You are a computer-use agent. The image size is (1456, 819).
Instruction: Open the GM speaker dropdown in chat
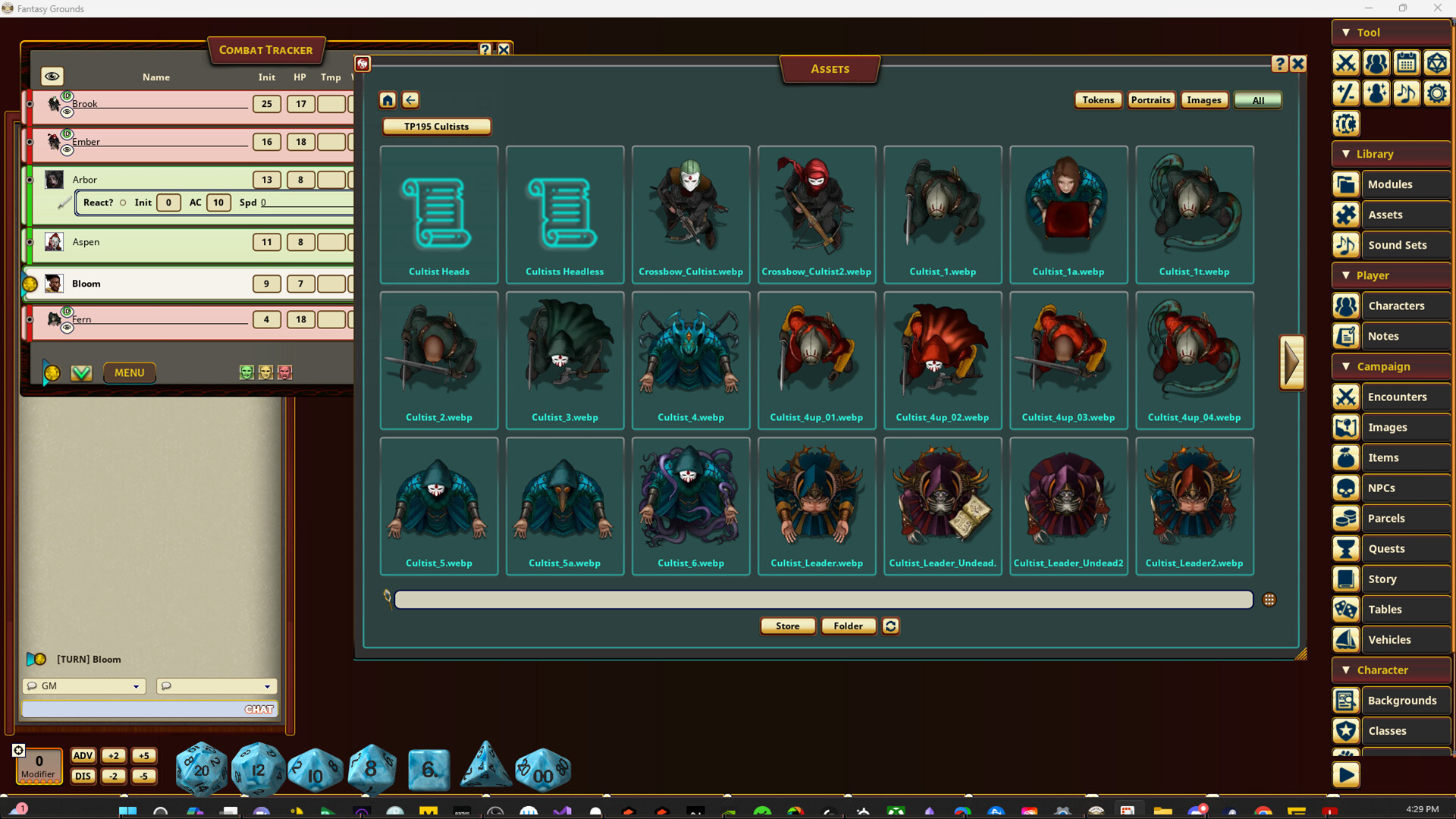click(83, 686)
